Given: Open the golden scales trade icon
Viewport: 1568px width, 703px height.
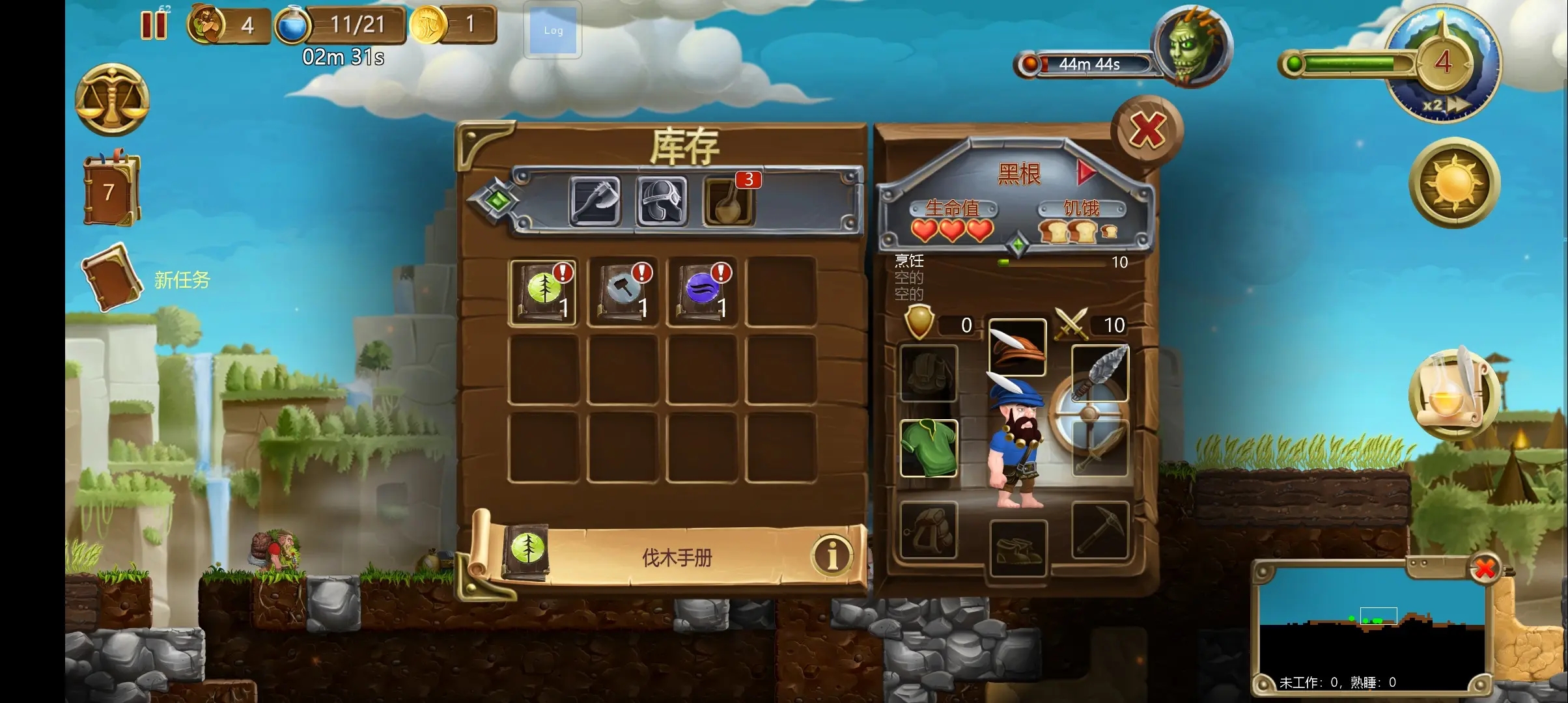Looking at the screenshot, I should pyautogui.click(x=113, y=100).
